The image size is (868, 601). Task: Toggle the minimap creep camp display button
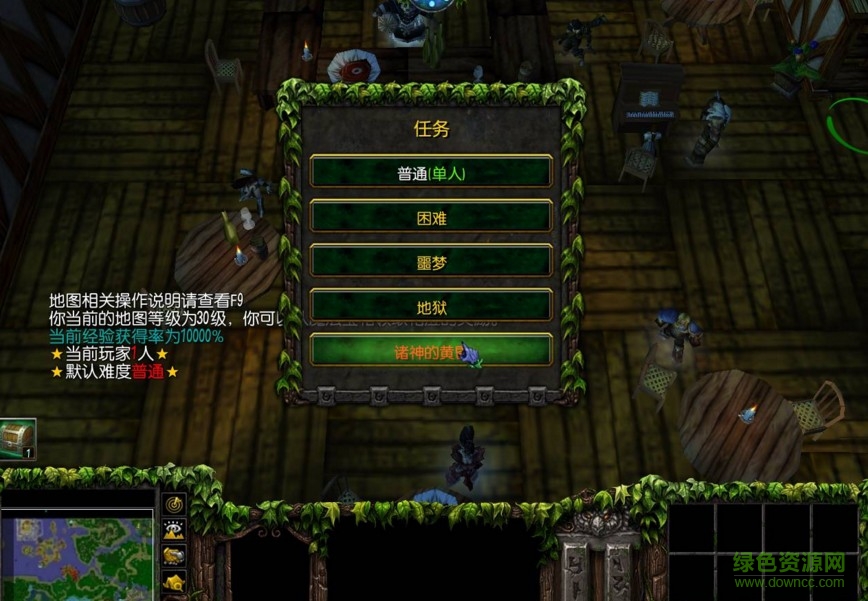(x=174, y=582)
